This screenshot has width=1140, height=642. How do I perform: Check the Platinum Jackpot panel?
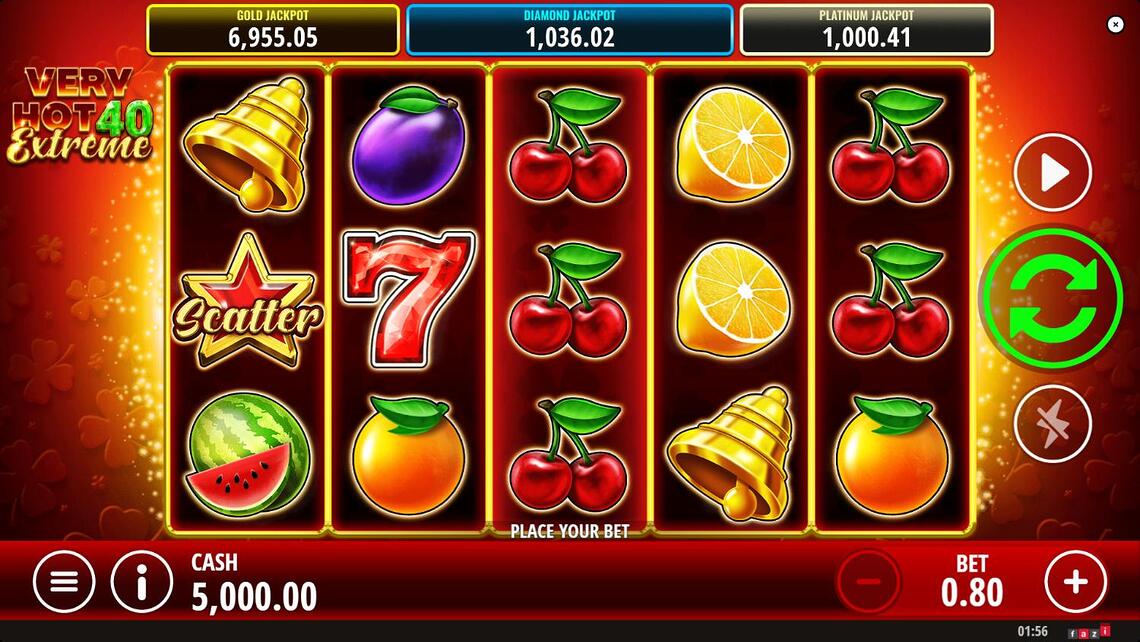[866, 30]
